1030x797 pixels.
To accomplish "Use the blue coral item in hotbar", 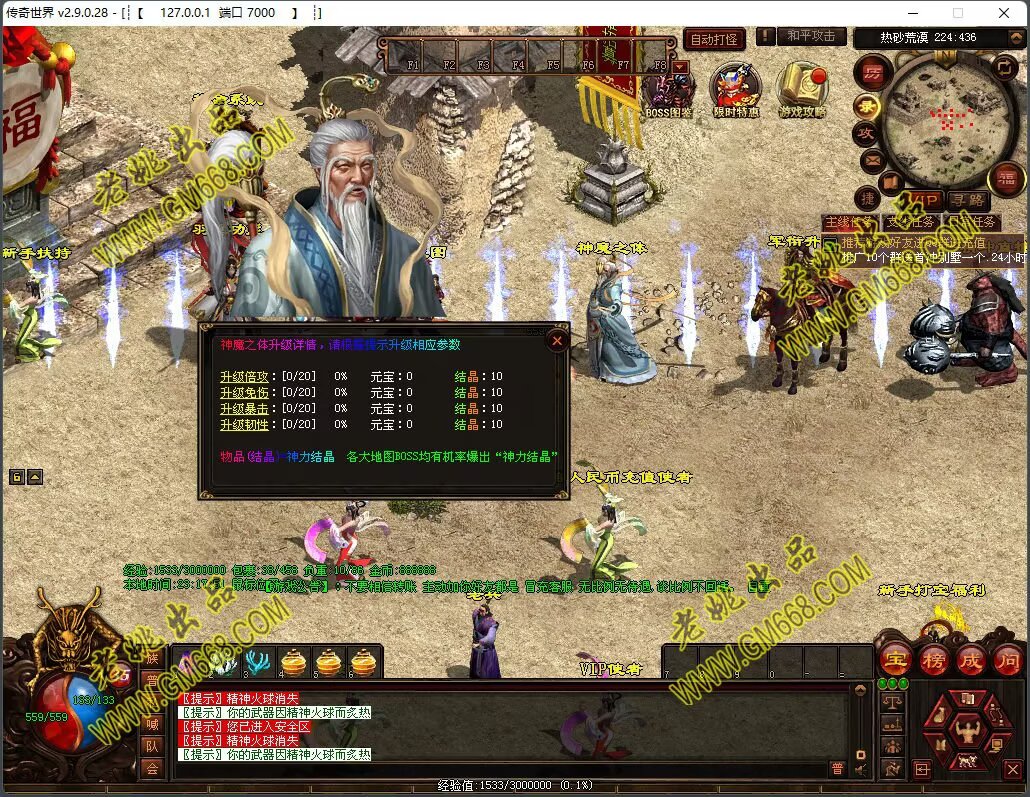I will [x=258, y=662].
